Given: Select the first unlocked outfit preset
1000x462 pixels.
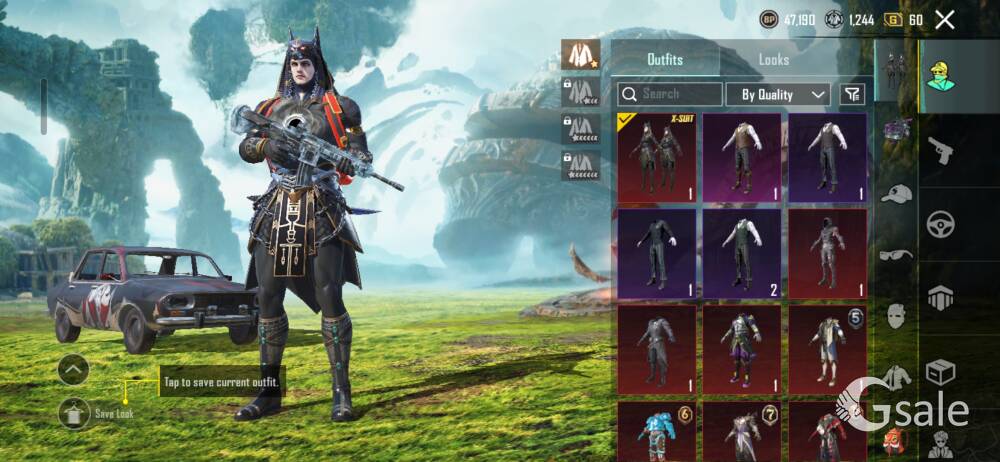Looking at the screenshot, I should click(579, 54).
